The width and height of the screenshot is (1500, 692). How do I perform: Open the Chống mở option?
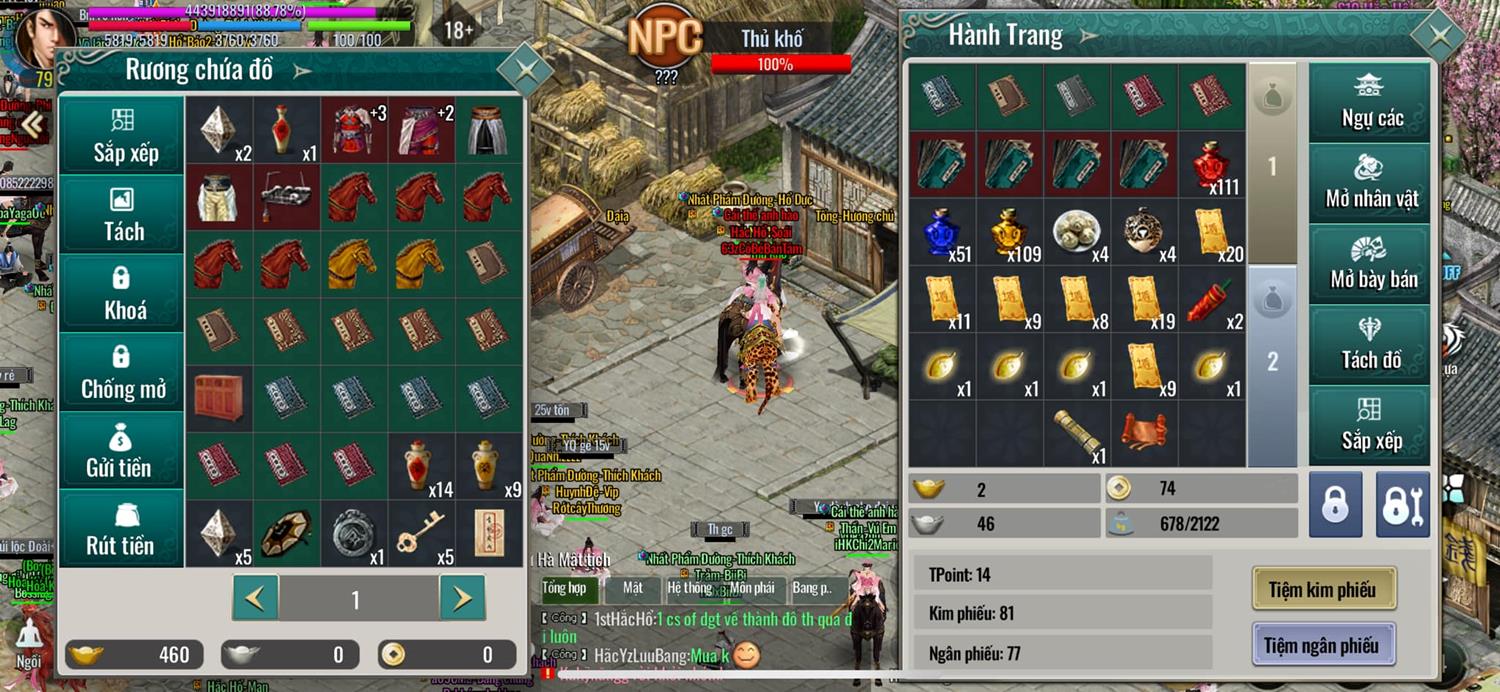[x=122, y=372]
